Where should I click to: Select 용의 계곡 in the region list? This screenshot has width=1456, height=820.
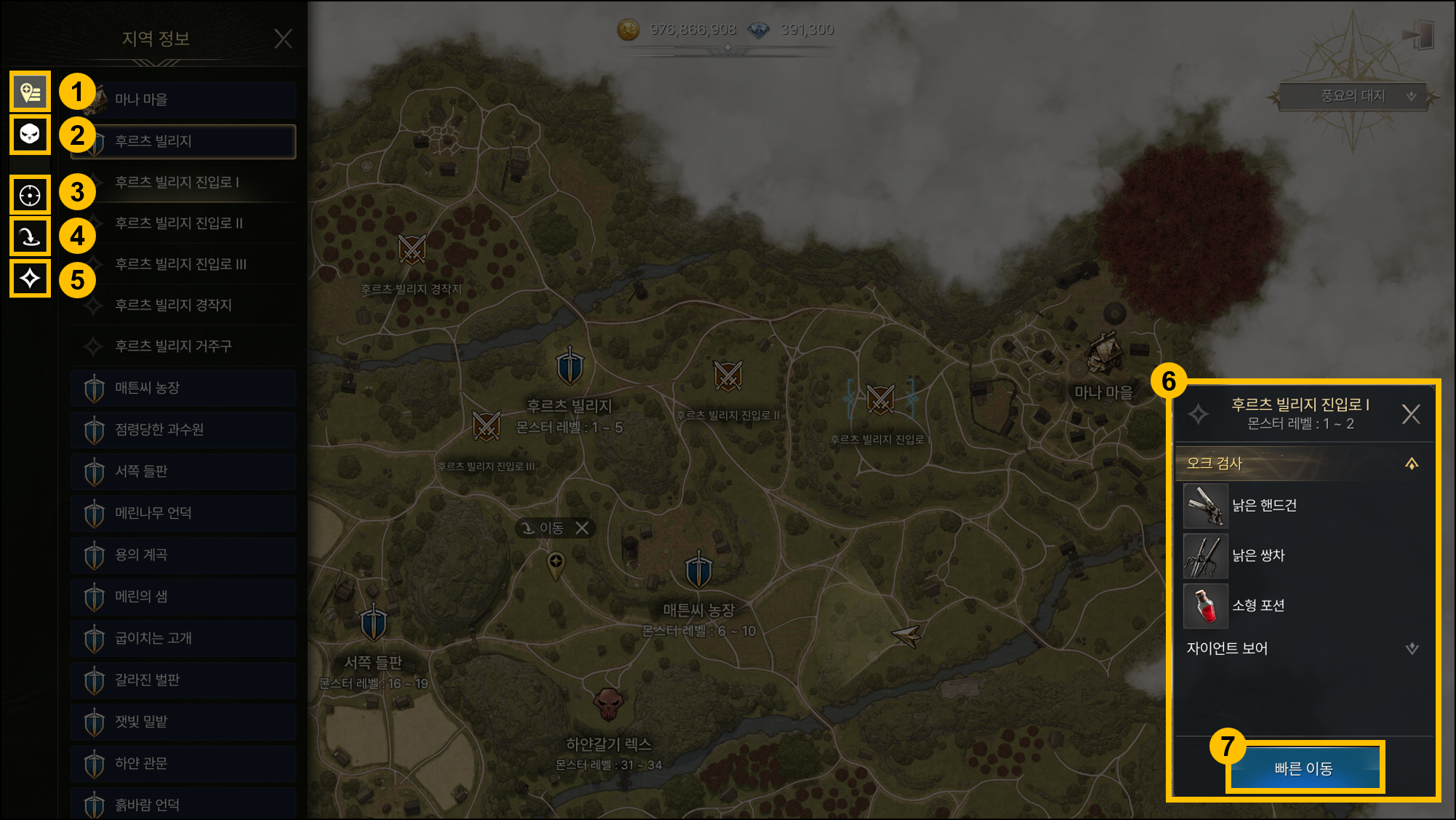point(183,555)
